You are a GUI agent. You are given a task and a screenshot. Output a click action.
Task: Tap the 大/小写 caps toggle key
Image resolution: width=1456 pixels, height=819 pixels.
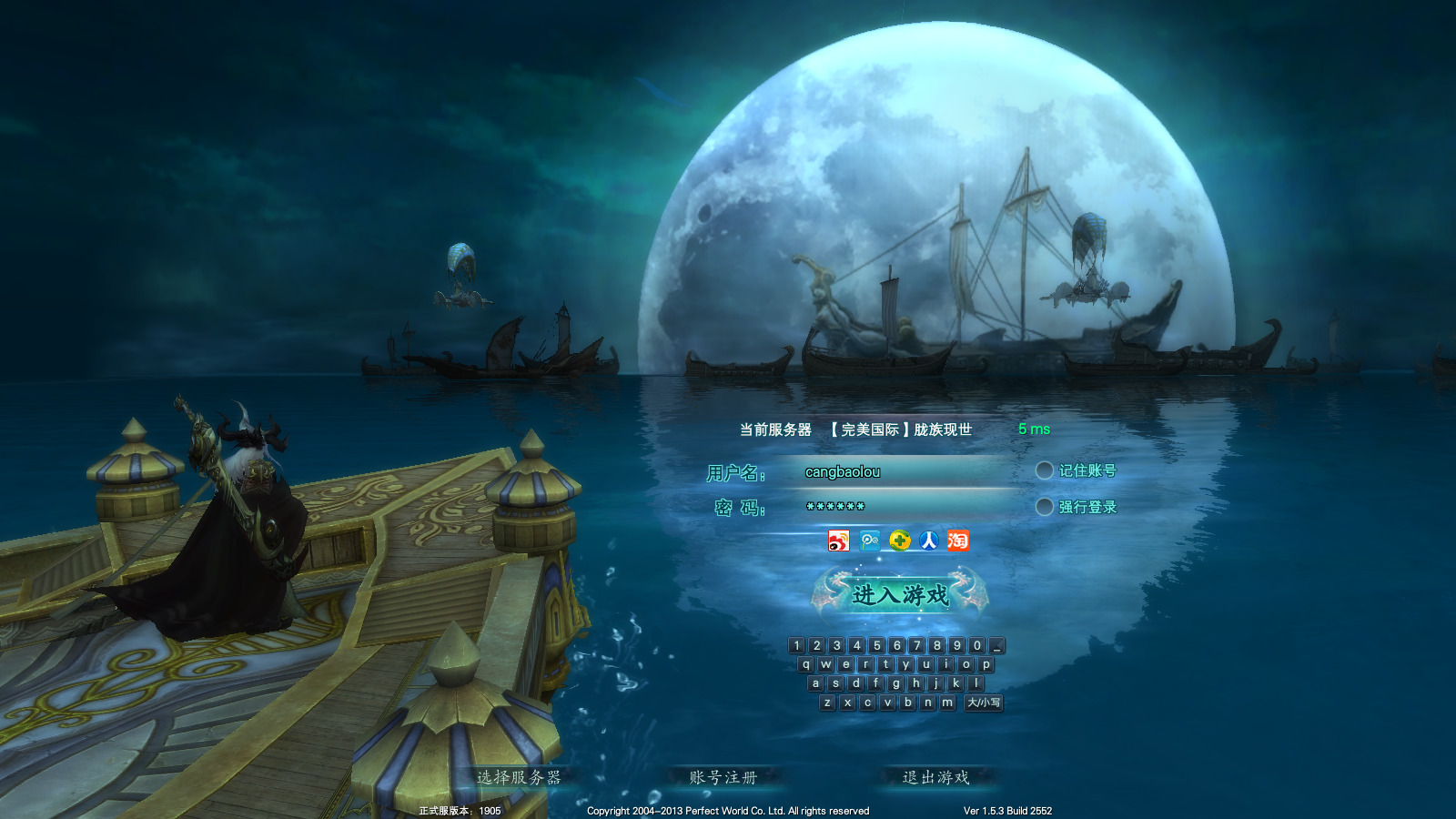[x=984, y=703]
